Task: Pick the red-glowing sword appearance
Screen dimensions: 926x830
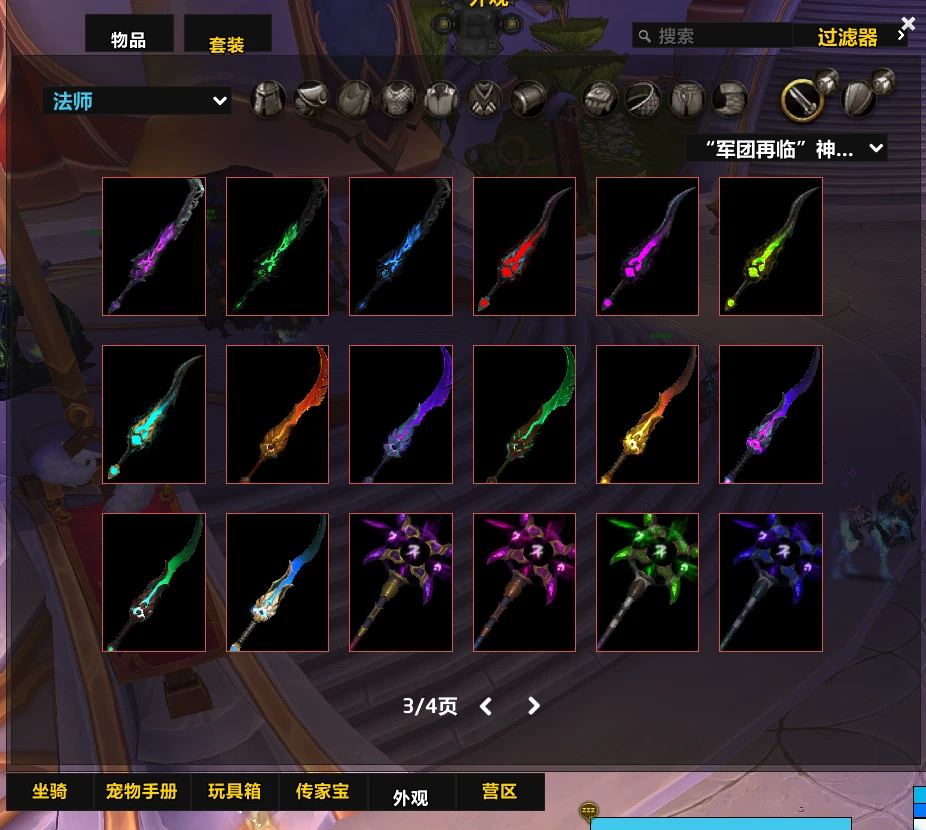Action: tap(524, 247)
